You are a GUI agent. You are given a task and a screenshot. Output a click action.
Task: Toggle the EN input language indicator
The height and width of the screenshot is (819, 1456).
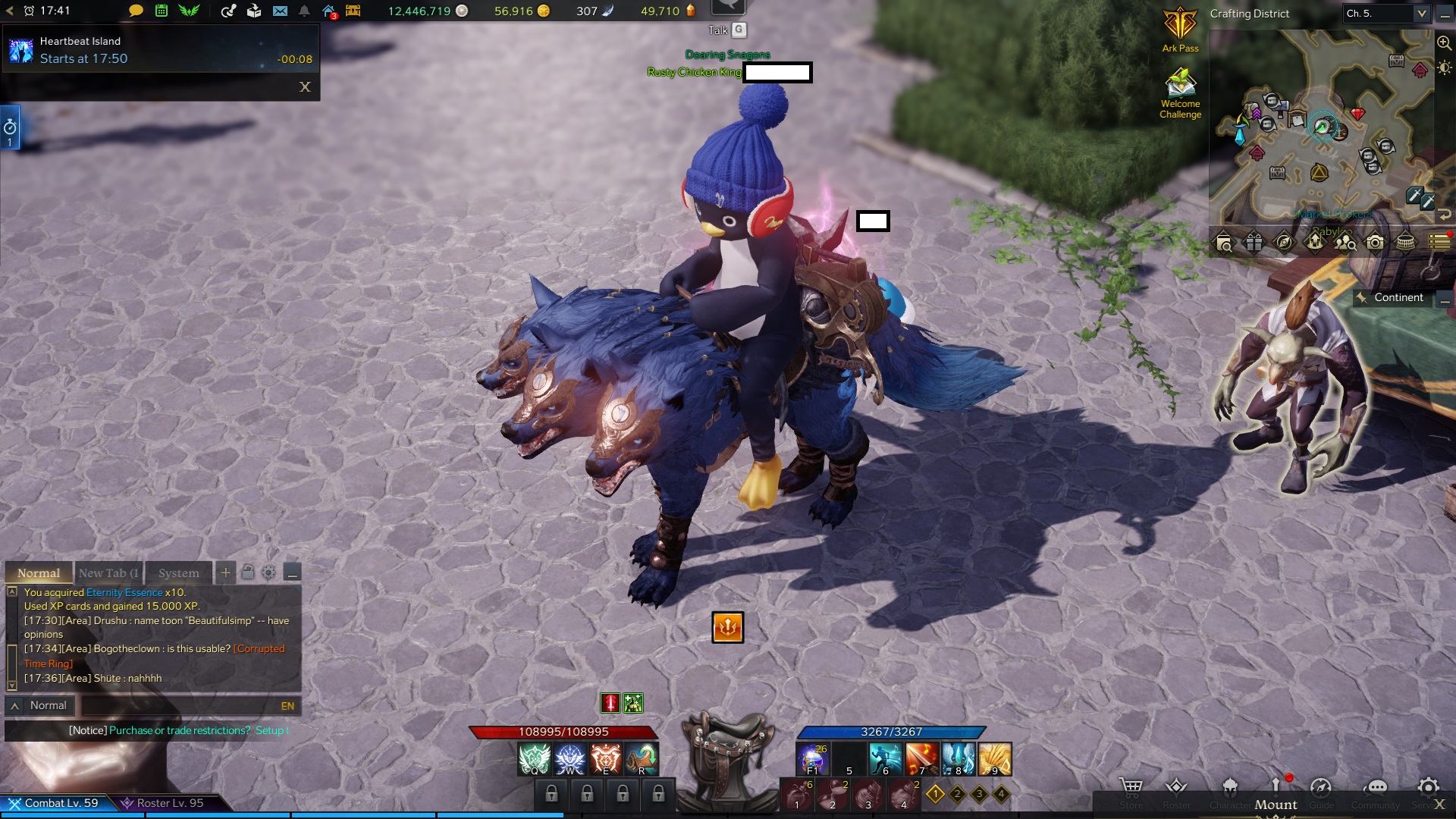(287, 706)
